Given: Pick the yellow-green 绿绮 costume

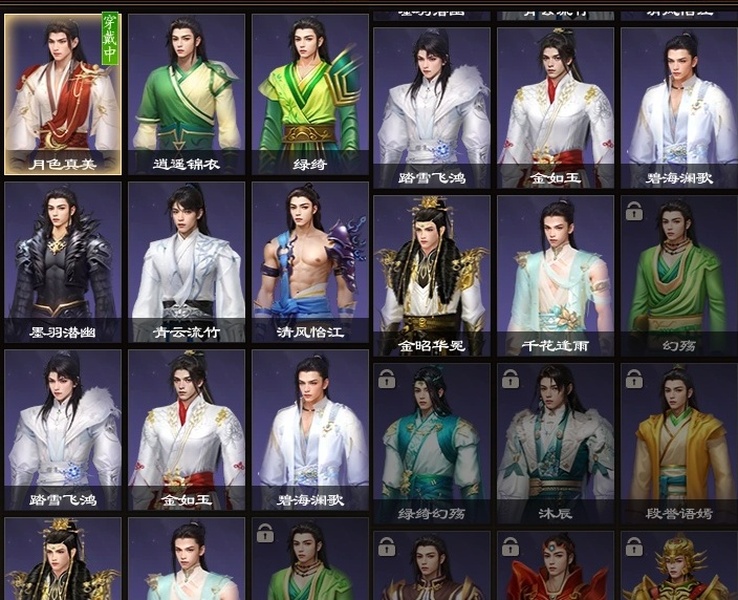Looking at the screenshot, I should 310,93.
